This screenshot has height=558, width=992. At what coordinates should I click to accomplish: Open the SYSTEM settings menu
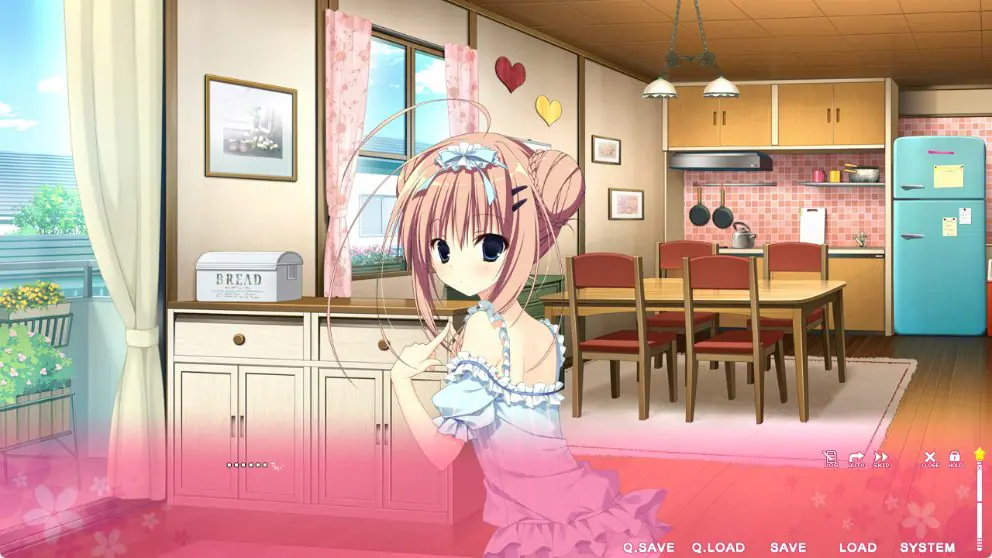pyautogui.click(x=927, y=548)
